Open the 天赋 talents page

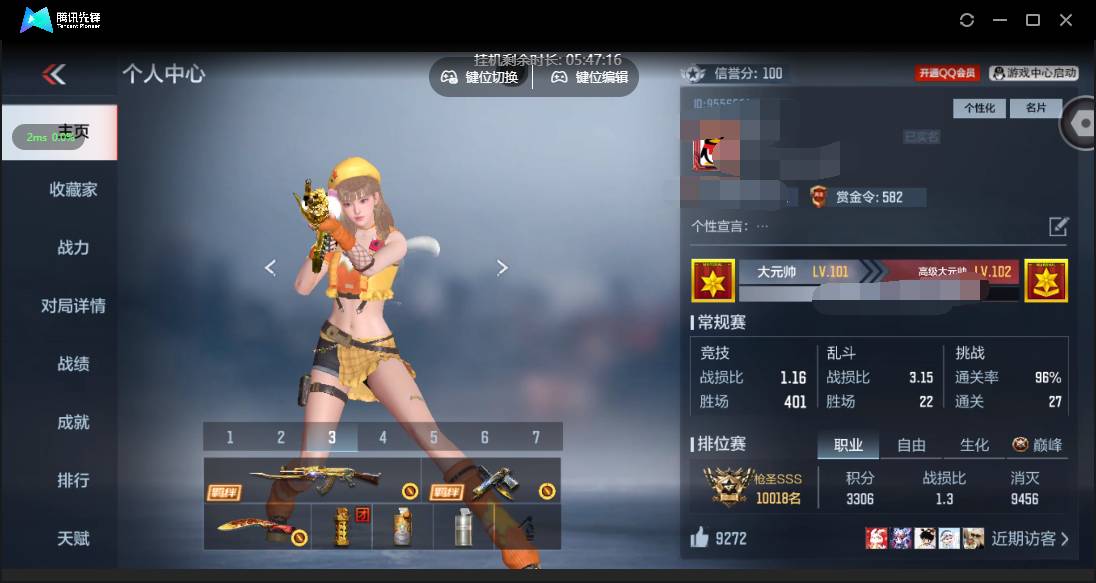tap(73, 538)
